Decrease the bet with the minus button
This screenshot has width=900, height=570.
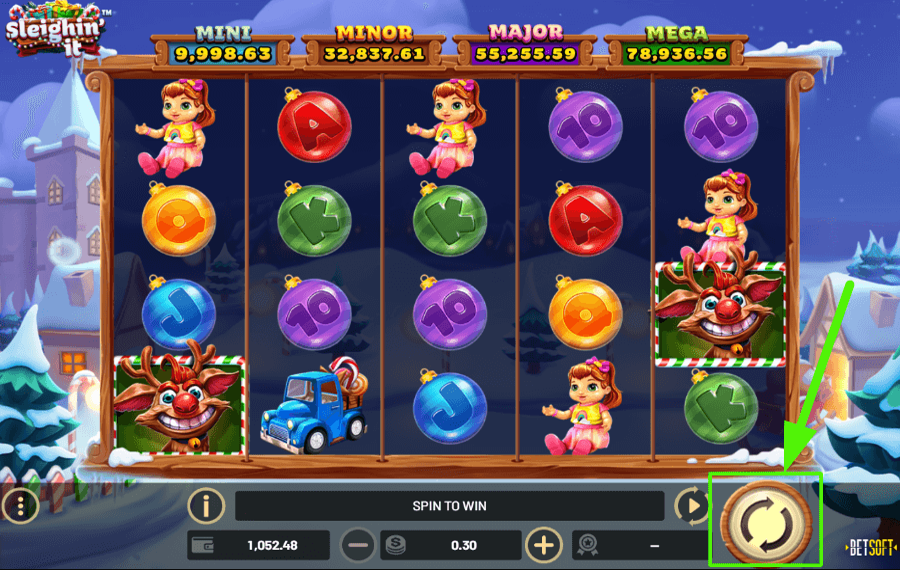(x=358, y=545)
